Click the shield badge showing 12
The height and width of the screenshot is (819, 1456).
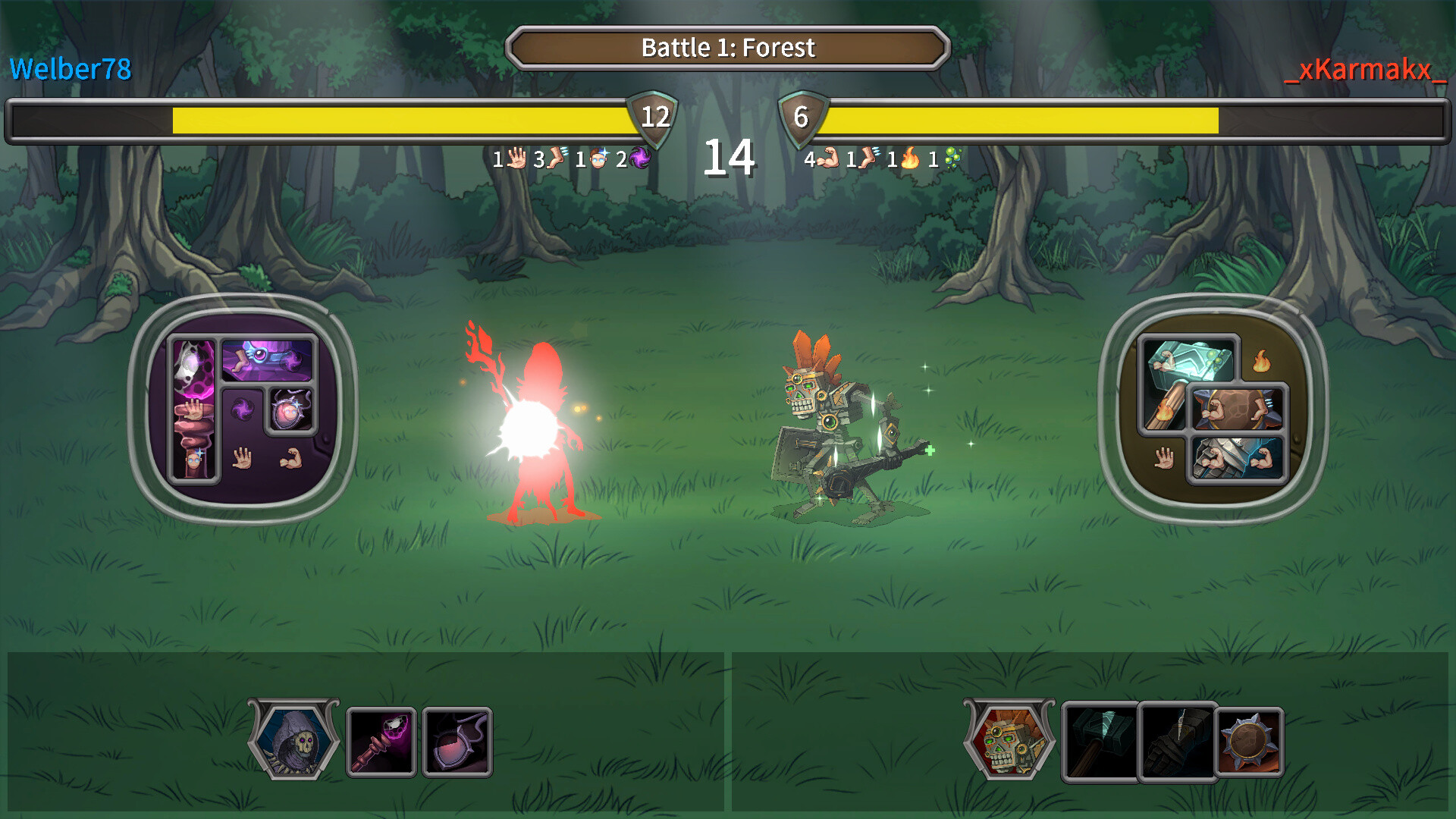[x=654, y=118]
